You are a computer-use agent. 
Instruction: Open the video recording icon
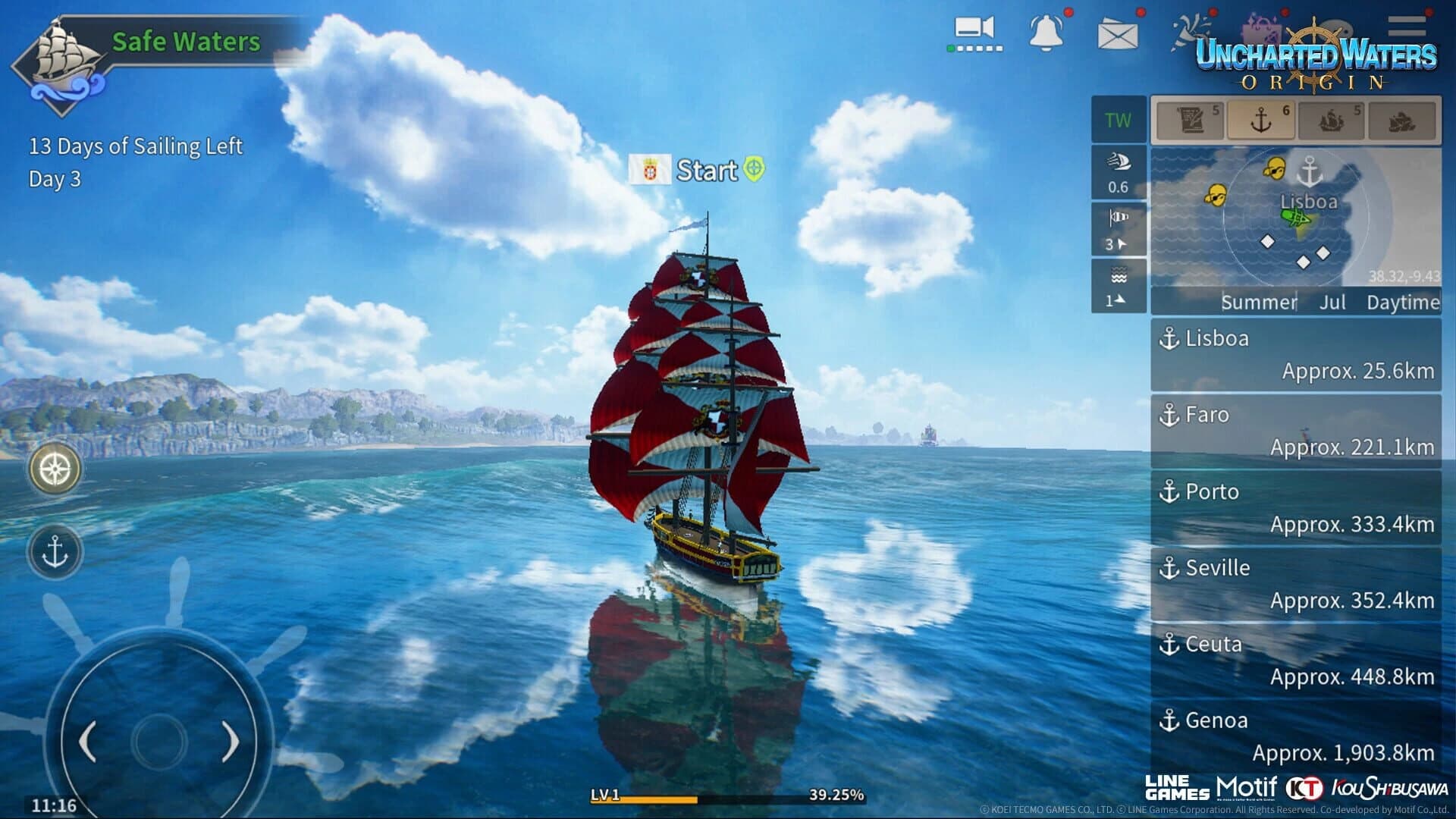pos(974,30)
